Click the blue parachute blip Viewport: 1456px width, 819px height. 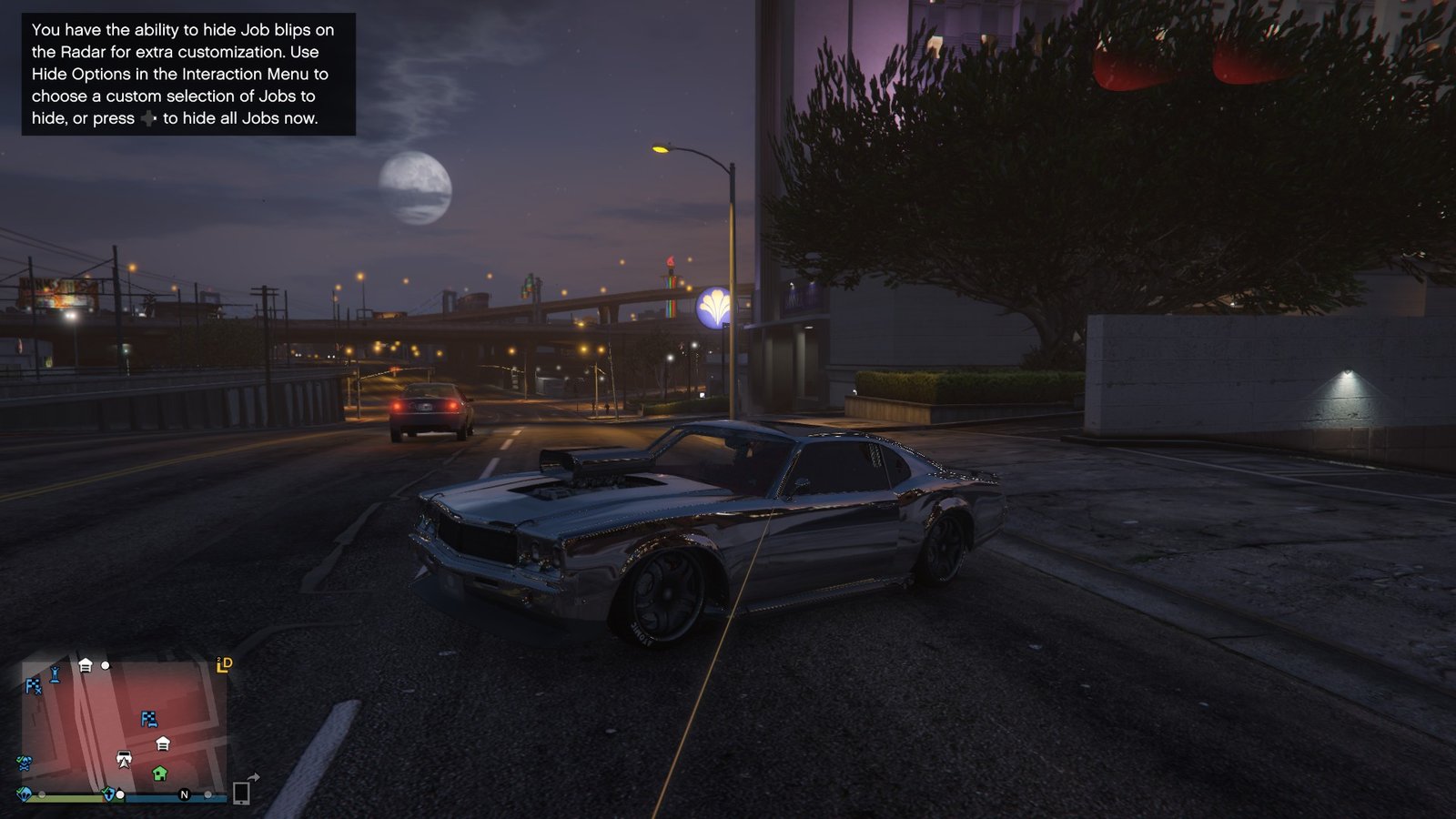pyautogui.click(x=25, y=794)
